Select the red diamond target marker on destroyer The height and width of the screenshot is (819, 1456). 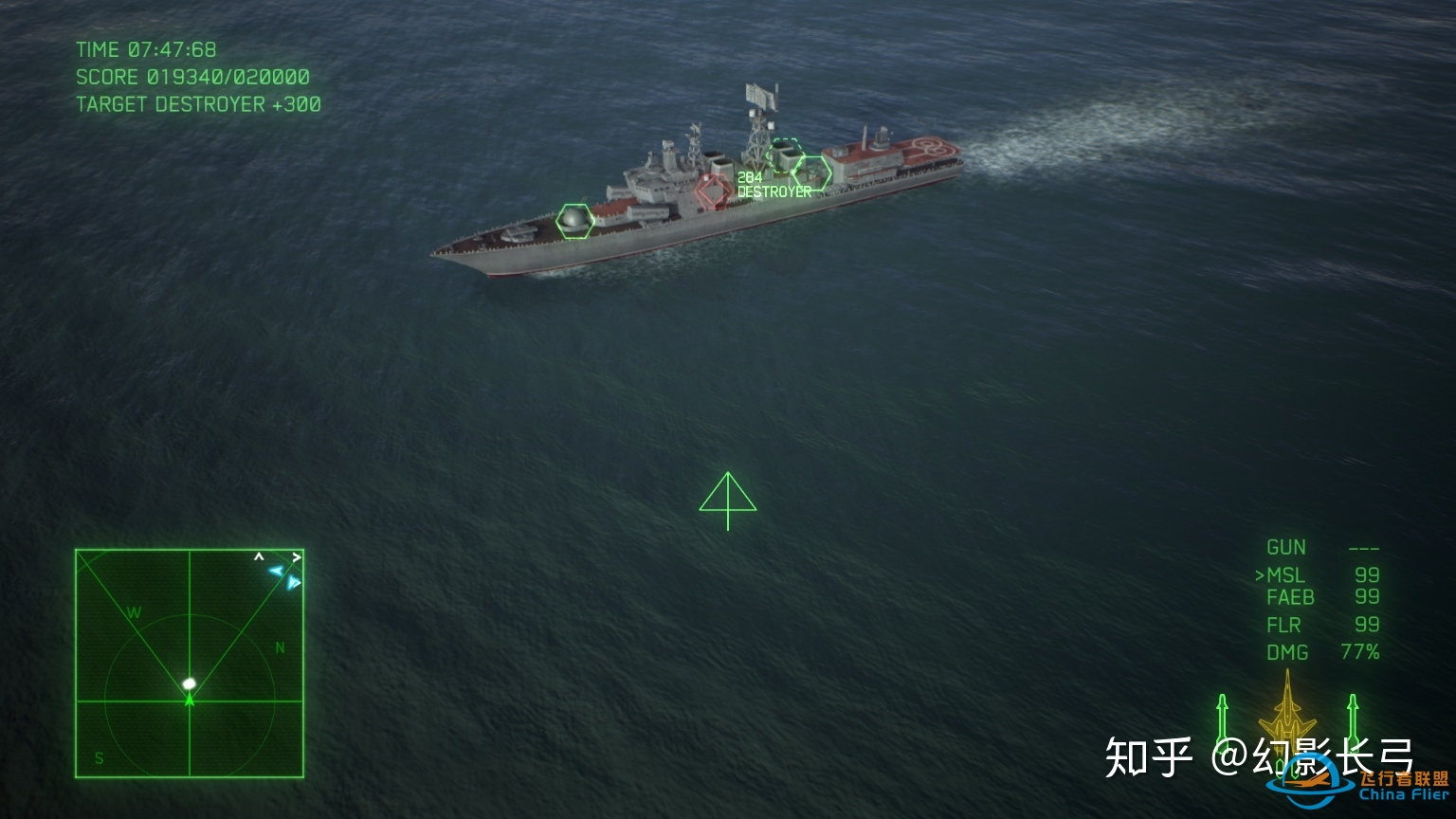coord(712,190)
